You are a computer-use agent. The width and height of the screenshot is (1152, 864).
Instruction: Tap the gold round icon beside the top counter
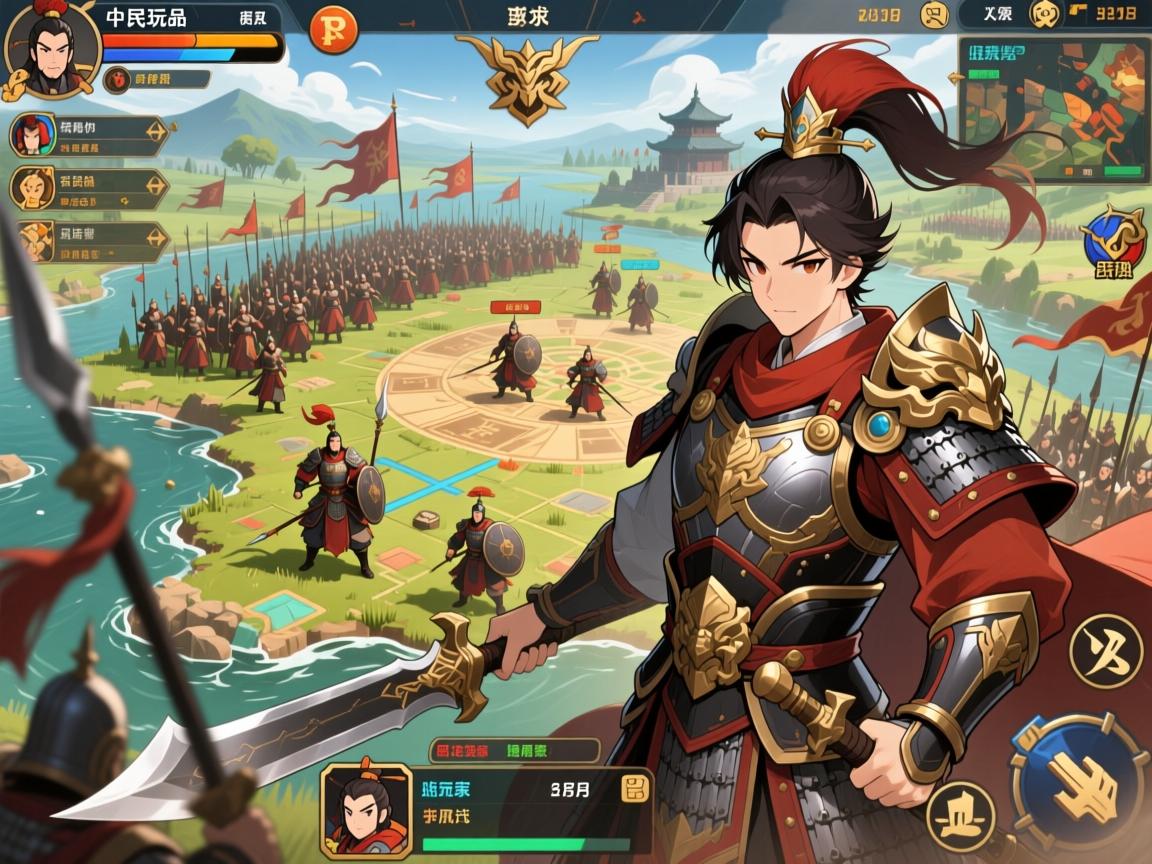click(x=935, y=15)
